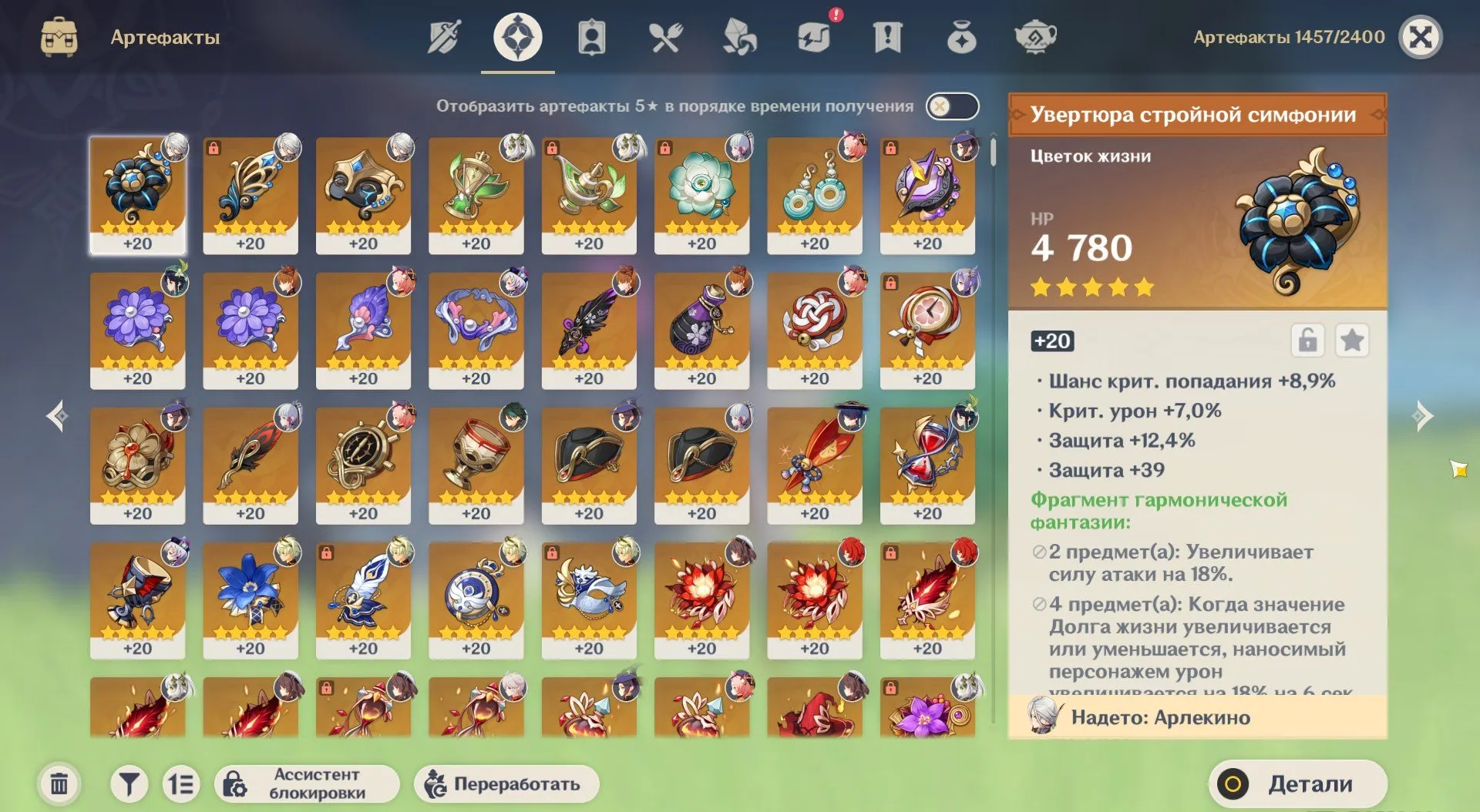Open the artifact filter funnel icon
Image resolution: width=1480 pixels, height=812 pixels.
(x=129, y=783)
